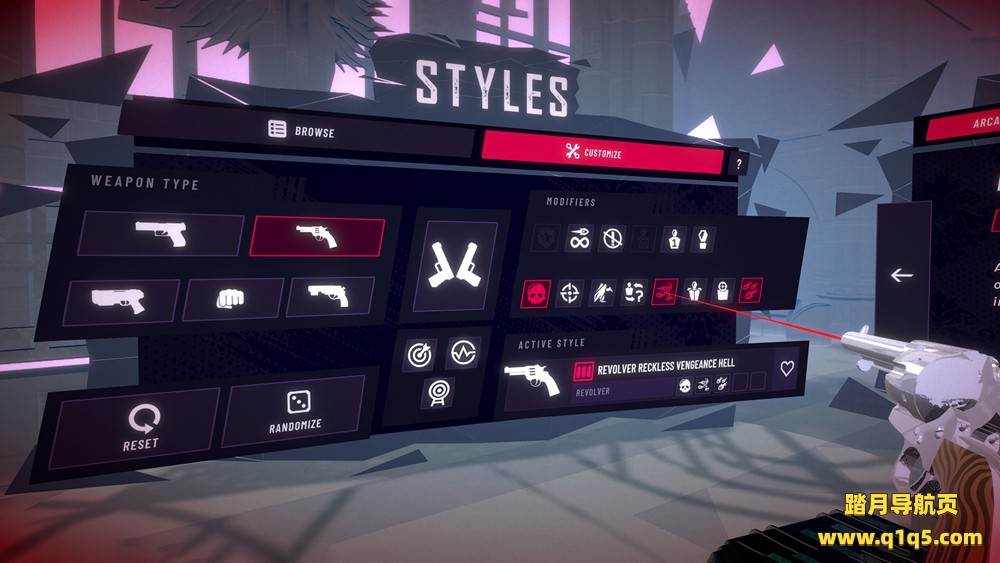This screenshot has height=563, width=1000.
Task: Click the question mark help button
Action: click(739, 164)
